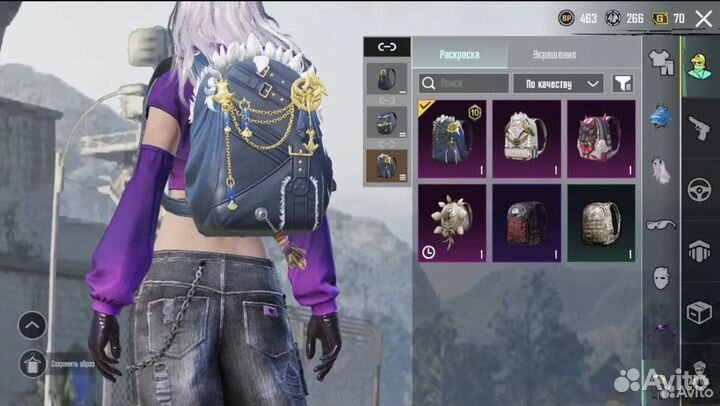Open the funnel filter options

tap(622, 84)
